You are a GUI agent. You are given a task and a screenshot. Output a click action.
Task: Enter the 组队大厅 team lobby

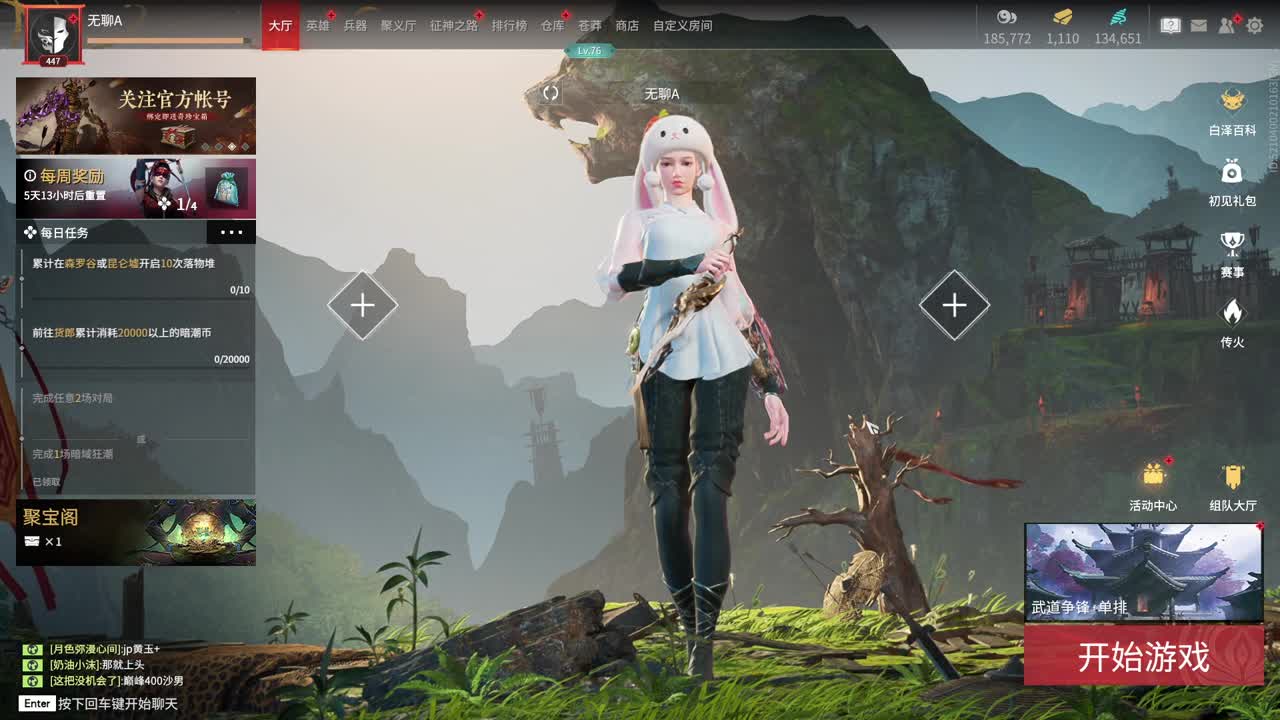click(1232, 487)
